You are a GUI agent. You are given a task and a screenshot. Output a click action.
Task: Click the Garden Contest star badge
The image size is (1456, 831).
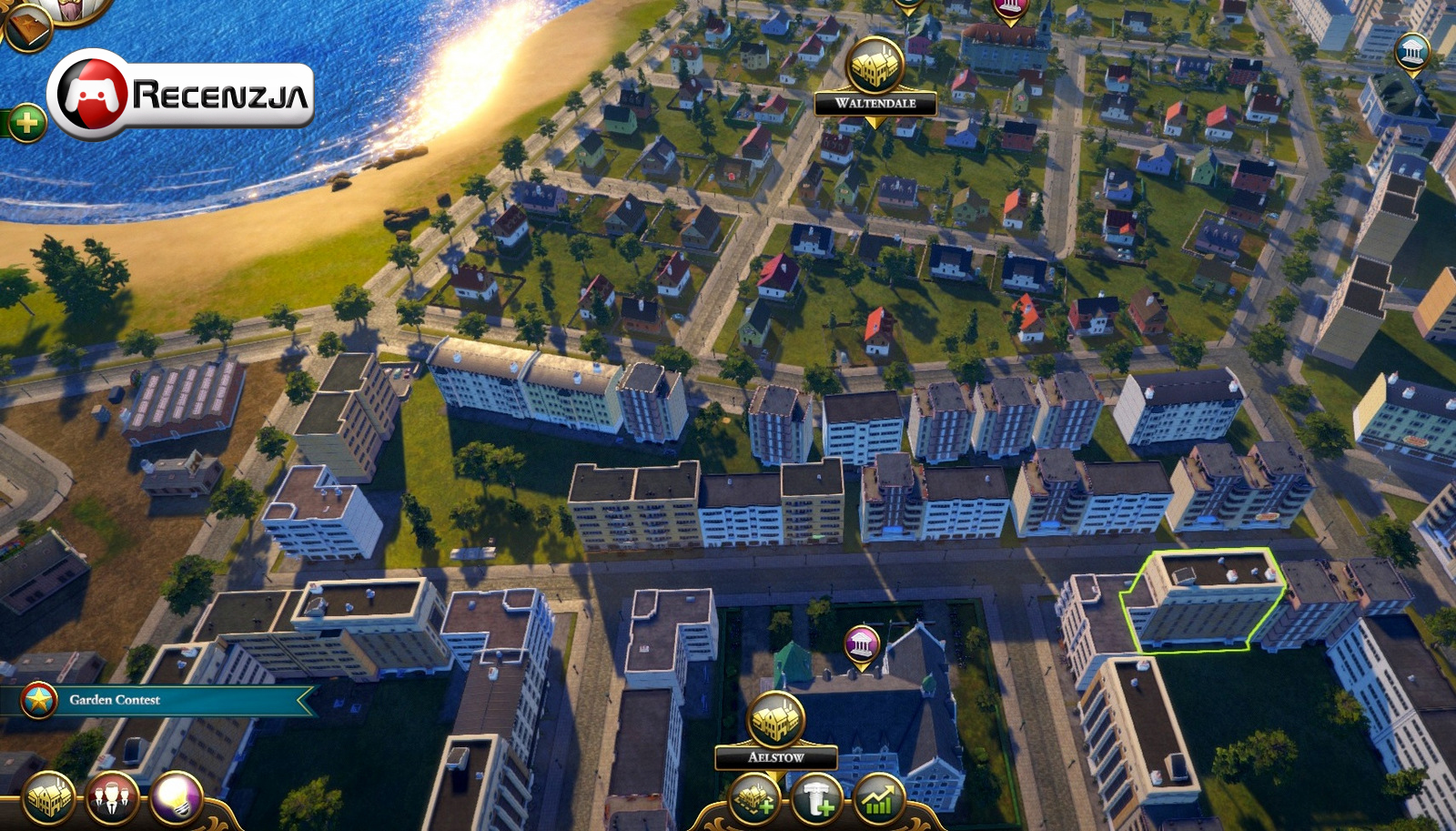[x=38, y=699]
